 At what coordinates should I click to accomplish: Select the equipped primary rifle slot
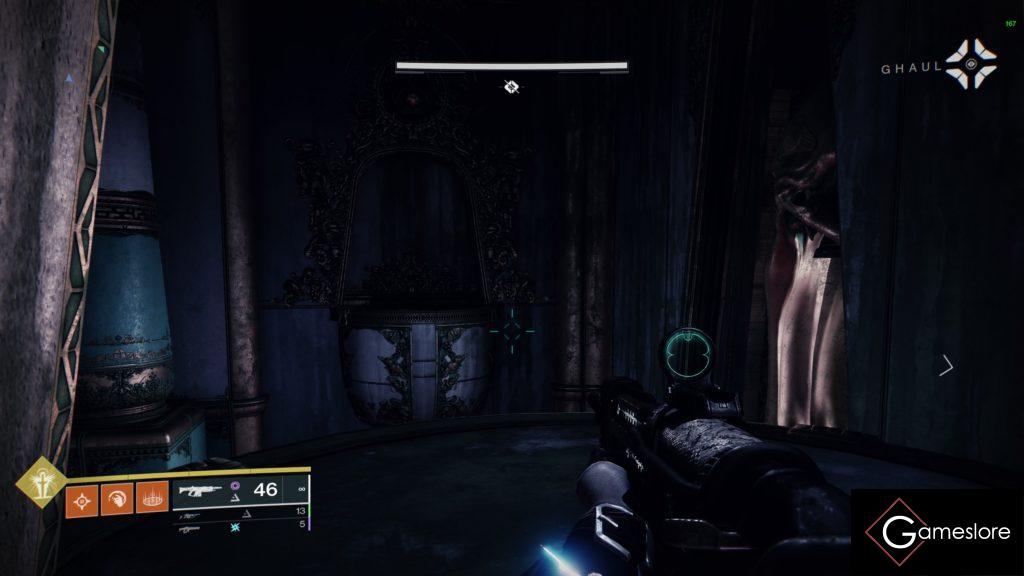[241, 490]
